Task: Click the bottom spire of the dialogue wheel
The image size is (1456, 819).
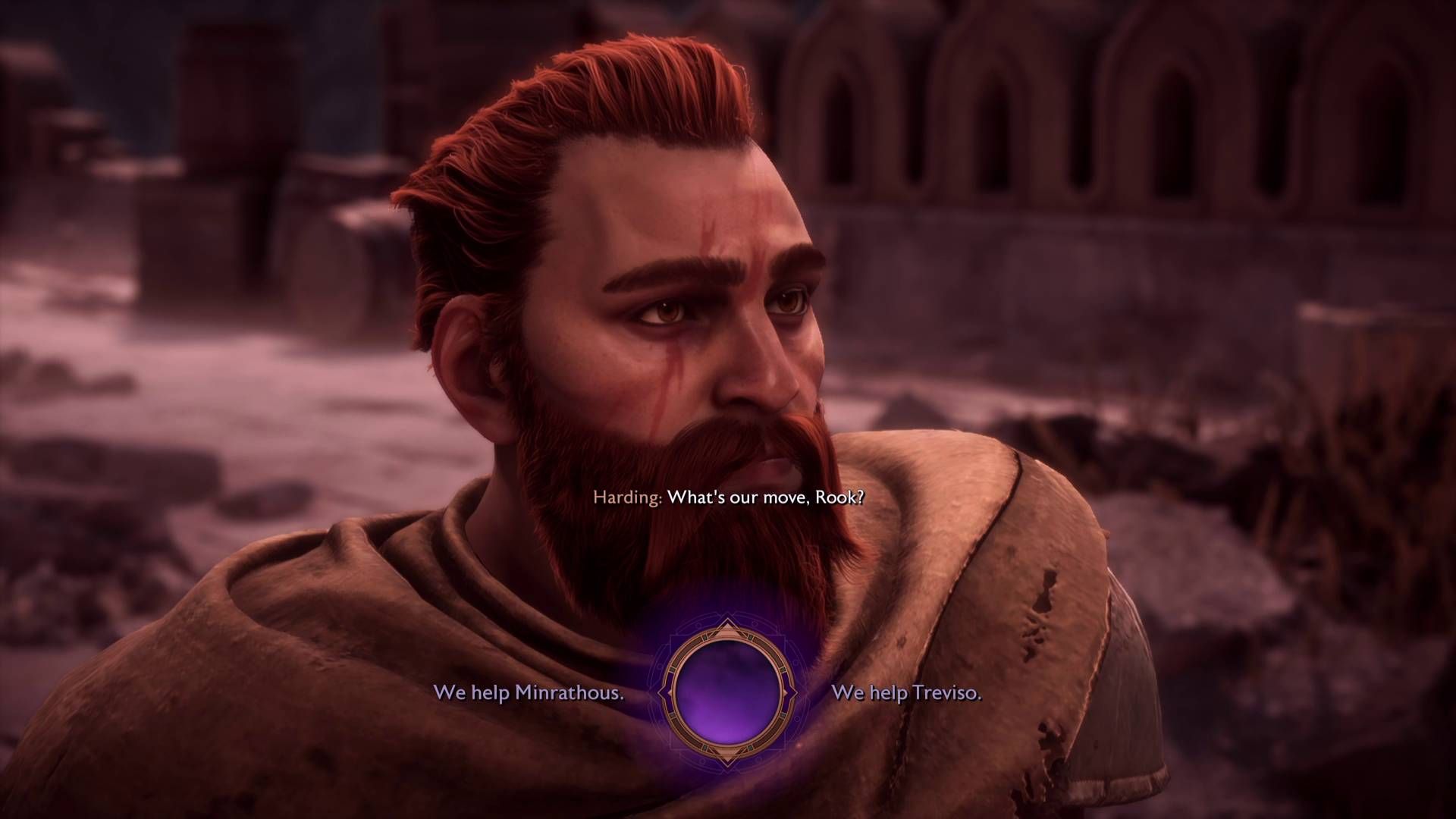Action: pyautogui.click(x=726, y=761)
